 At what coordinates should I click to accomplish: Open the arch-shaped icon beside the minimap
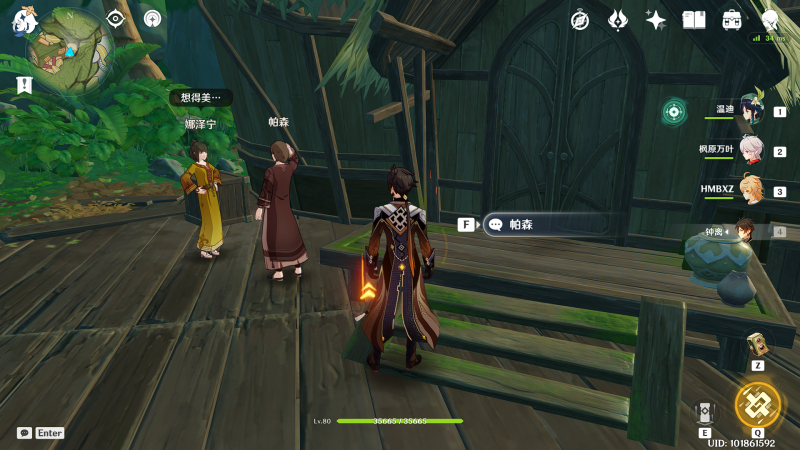[152, 18]
